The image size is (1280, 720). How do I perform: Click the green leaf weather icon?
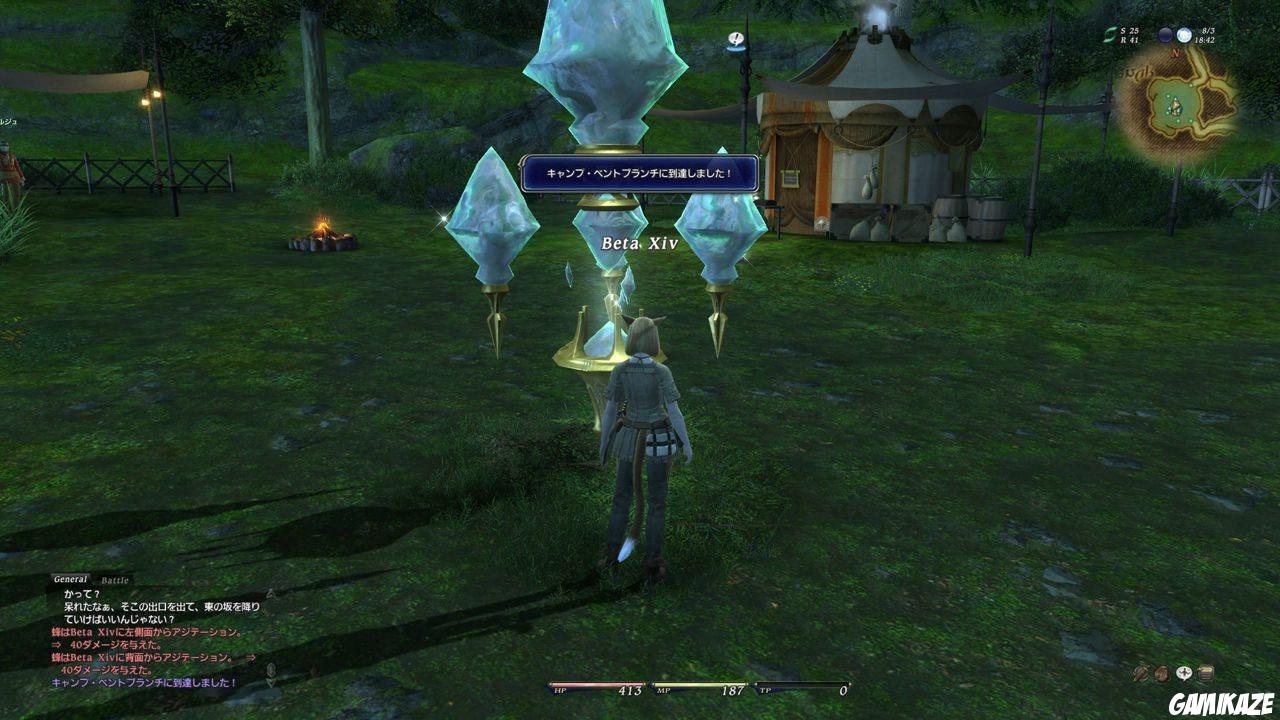tap(1110, 33)
